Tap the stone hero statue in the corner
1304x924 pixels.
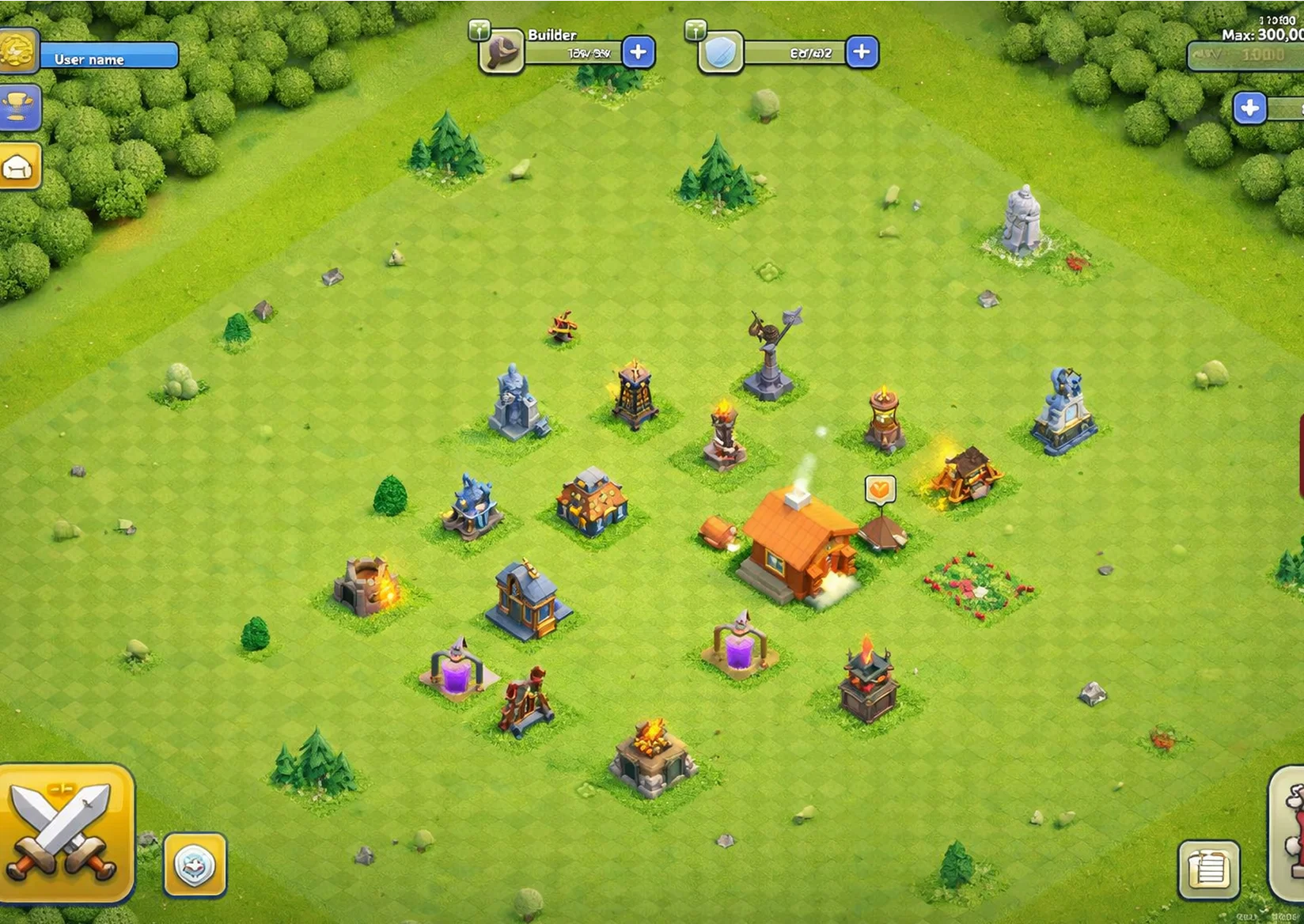1021,218
